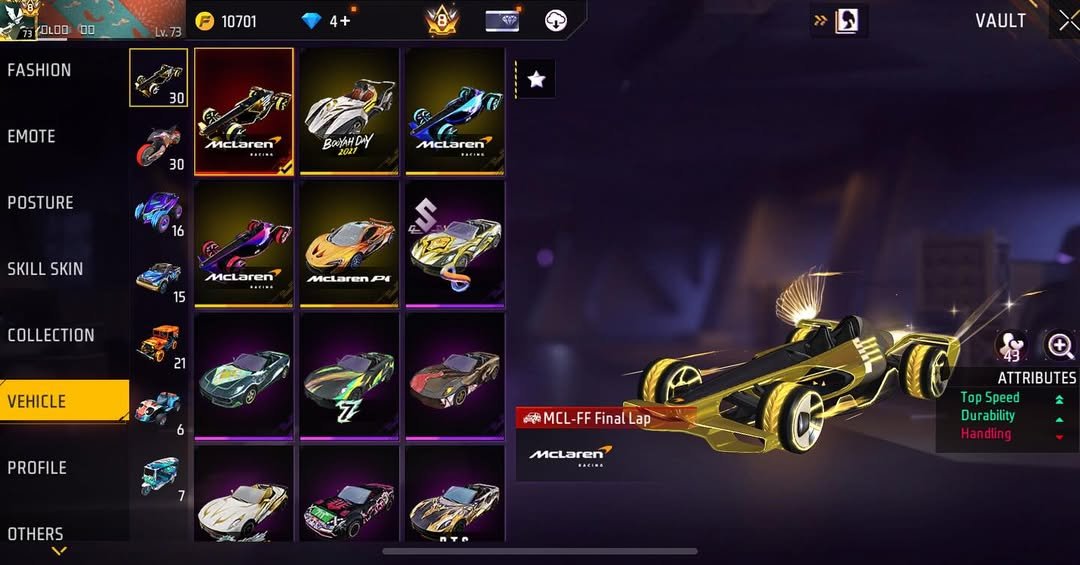
Task: Select the Booyah Day 2021 car skin
Action: [x=349, y=112]
